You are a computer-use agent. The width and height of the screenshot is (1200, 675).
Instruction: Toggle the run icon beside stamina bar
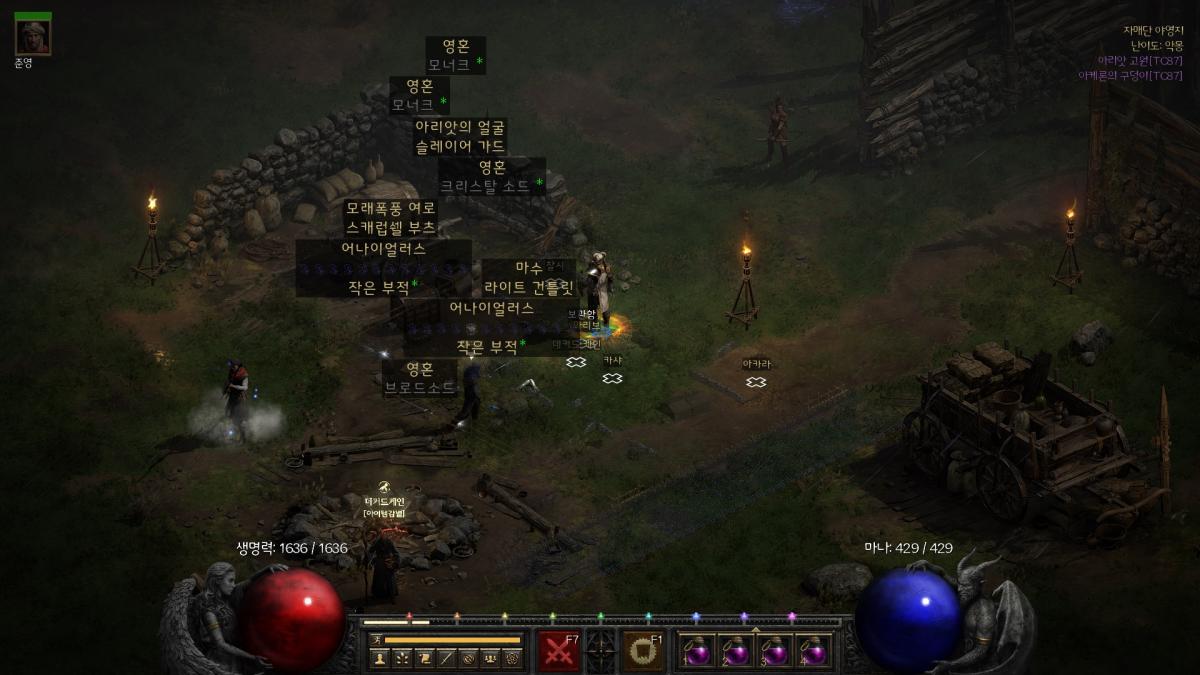point(377,639)
